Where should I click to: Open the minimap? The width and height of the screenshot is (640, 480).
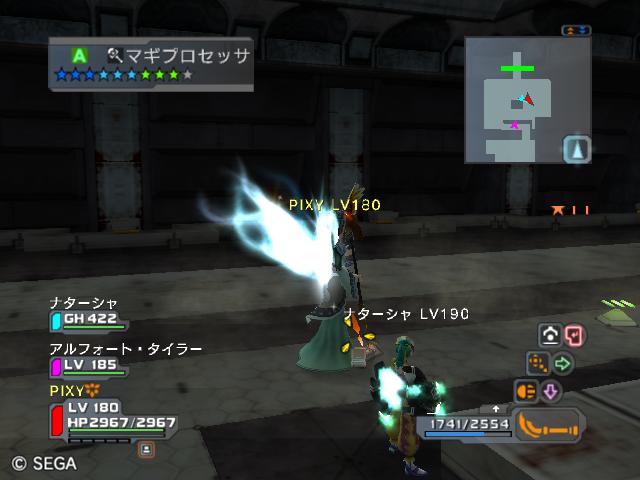[x=527, y=100]
